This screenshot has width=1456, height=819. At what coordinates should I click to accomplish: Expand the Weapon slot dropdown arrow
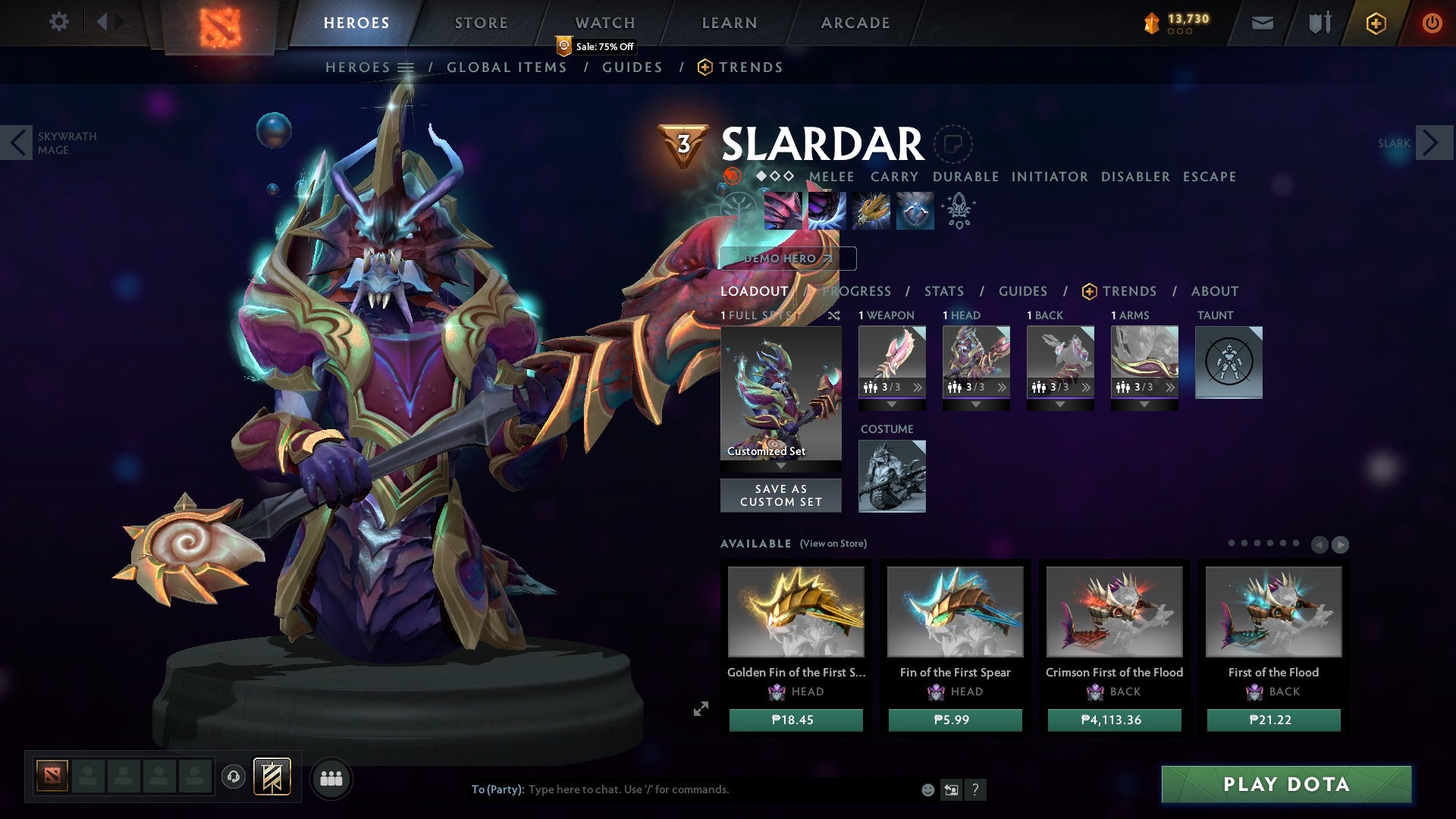click(x=892, y=404)
